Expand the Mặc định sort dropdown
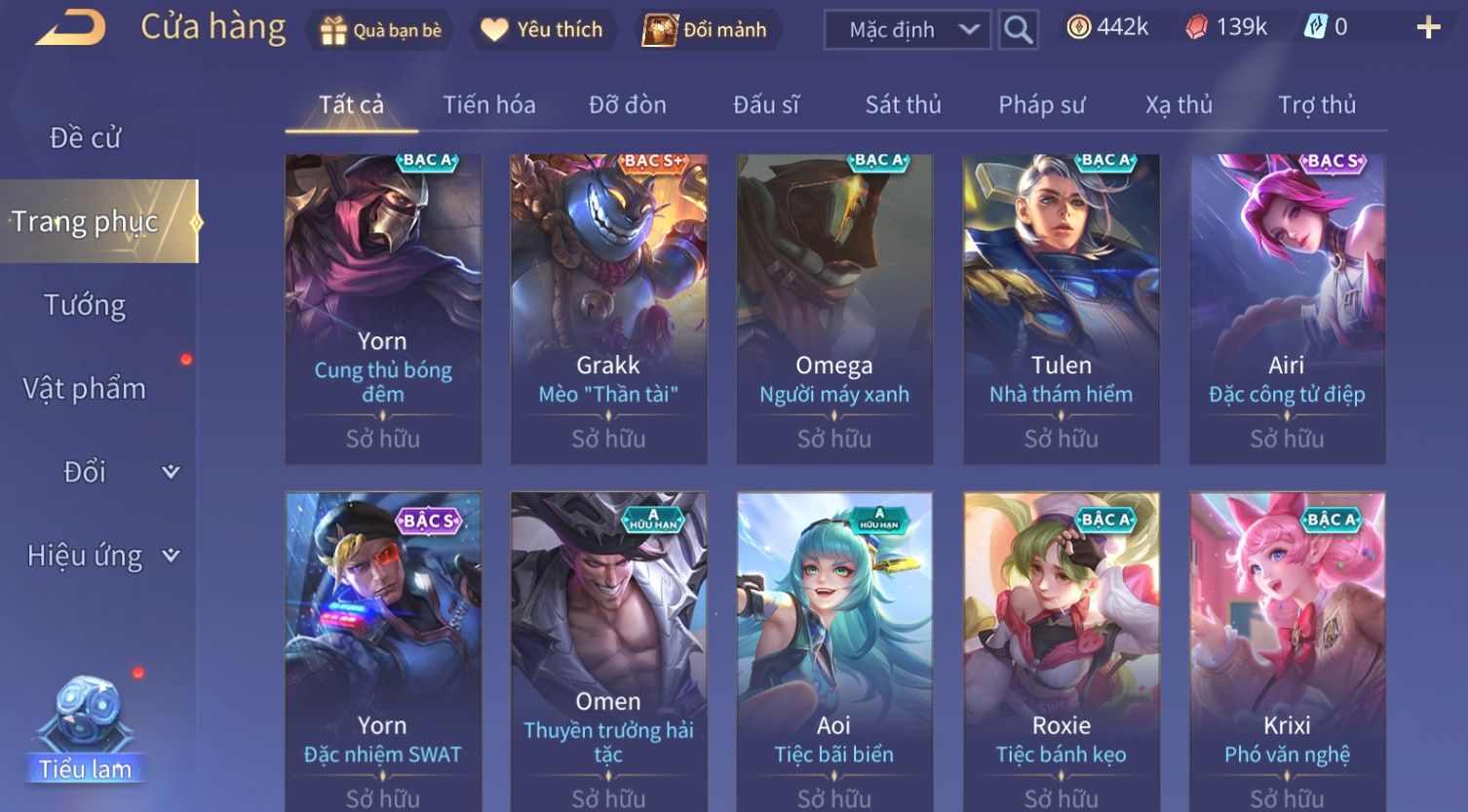The width and height of the screenshot is (1468, 812). pos(907,30)
